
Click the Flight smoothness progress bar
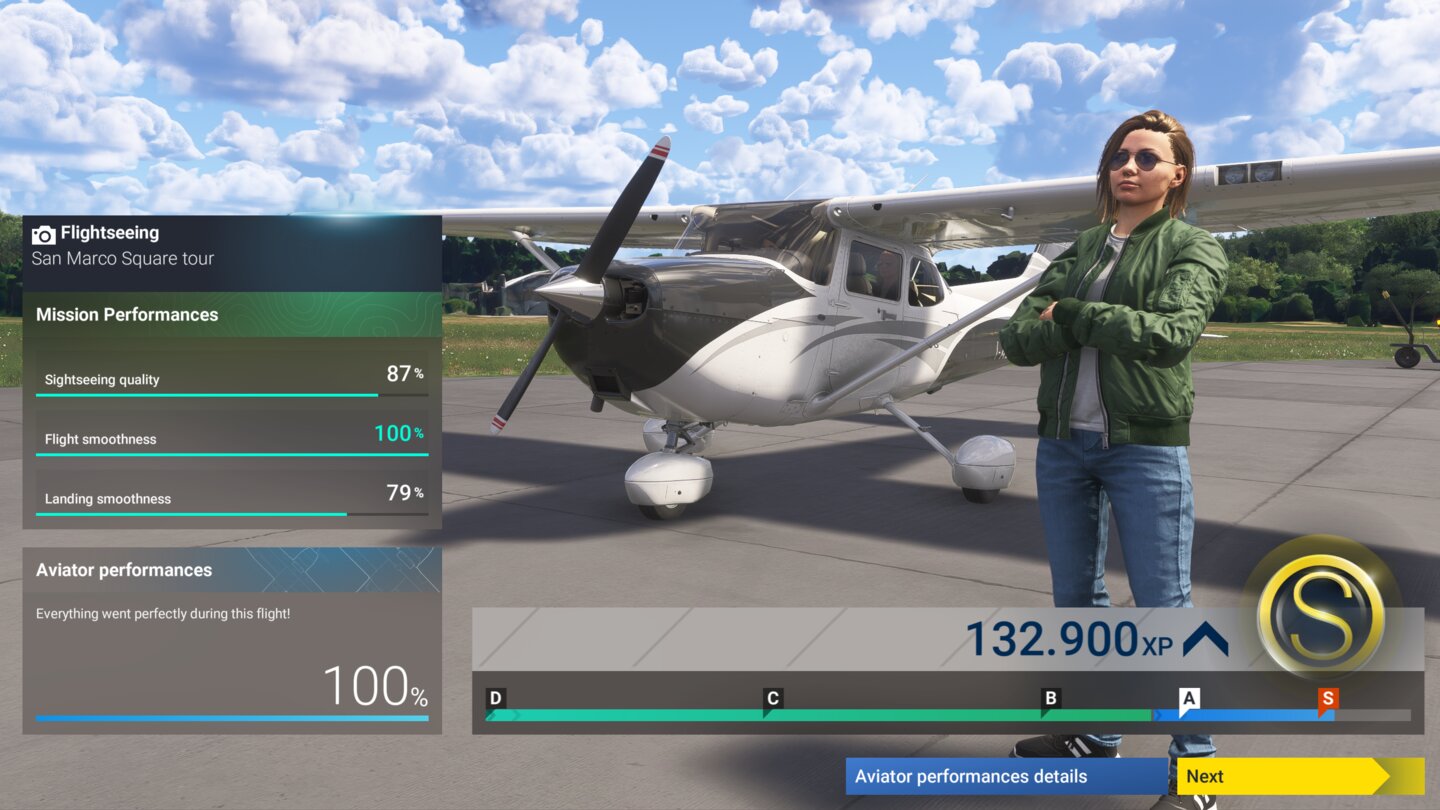click(232, 454)
